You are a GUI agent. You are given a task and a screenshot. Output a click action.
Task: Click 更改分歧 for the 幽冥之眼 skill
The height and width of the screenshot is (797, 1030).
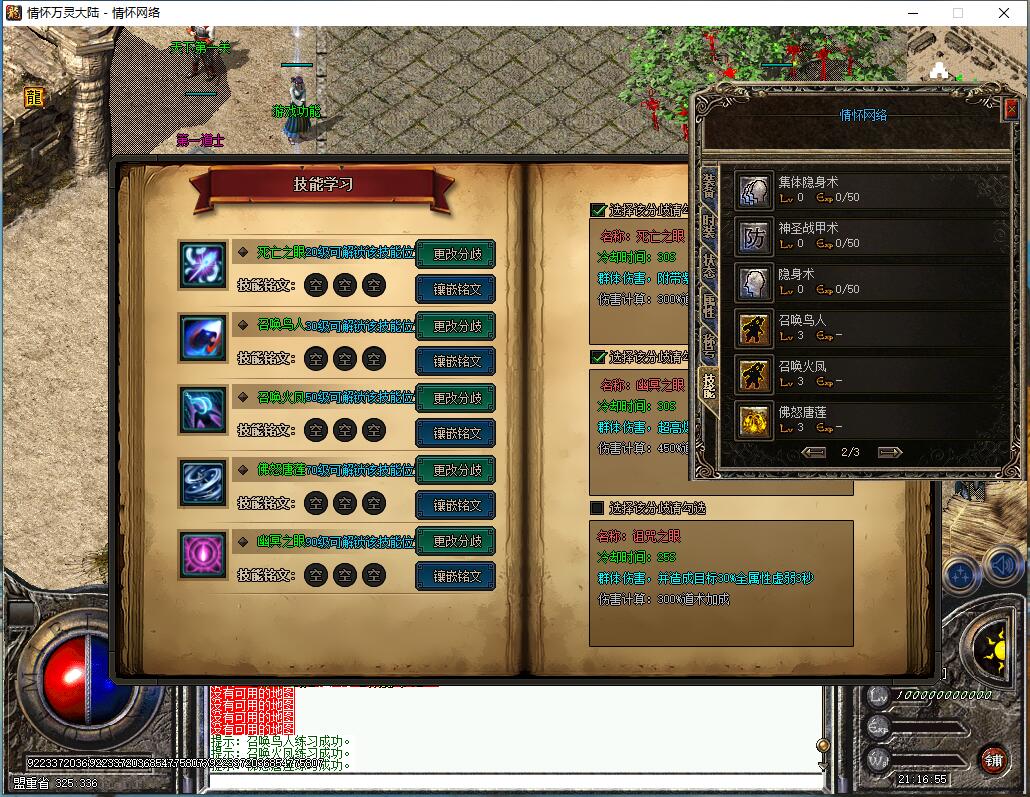(456, 541)
